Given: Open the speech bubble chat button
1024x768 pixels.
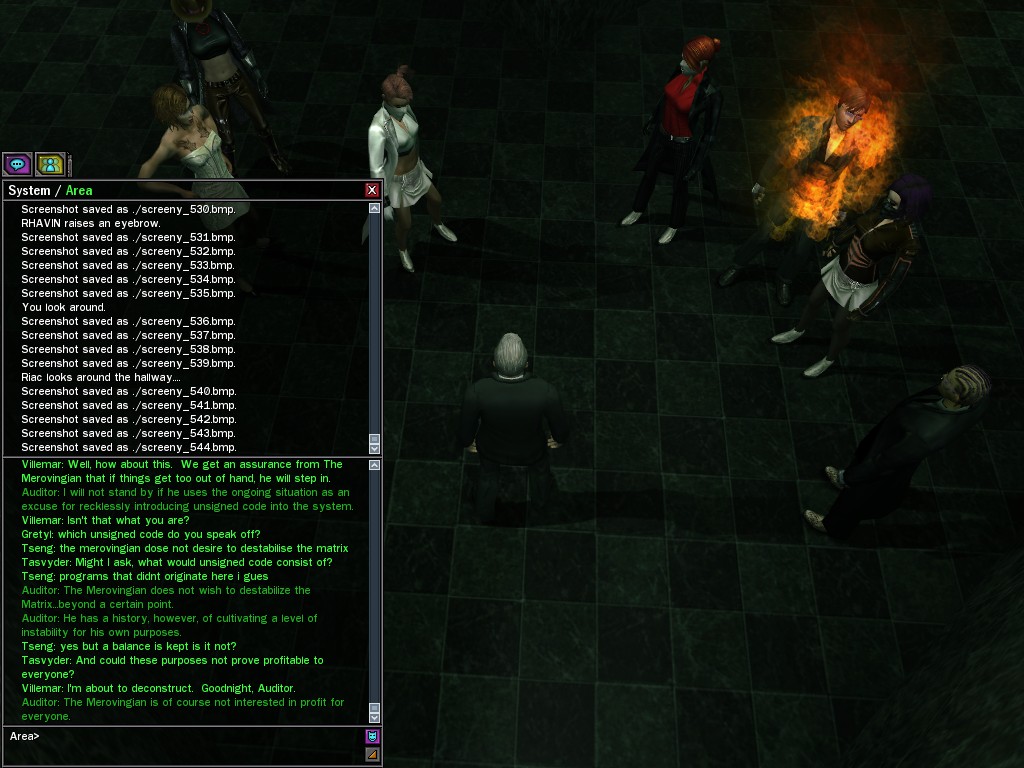Looking at the screenshot, I should [17, 164].
